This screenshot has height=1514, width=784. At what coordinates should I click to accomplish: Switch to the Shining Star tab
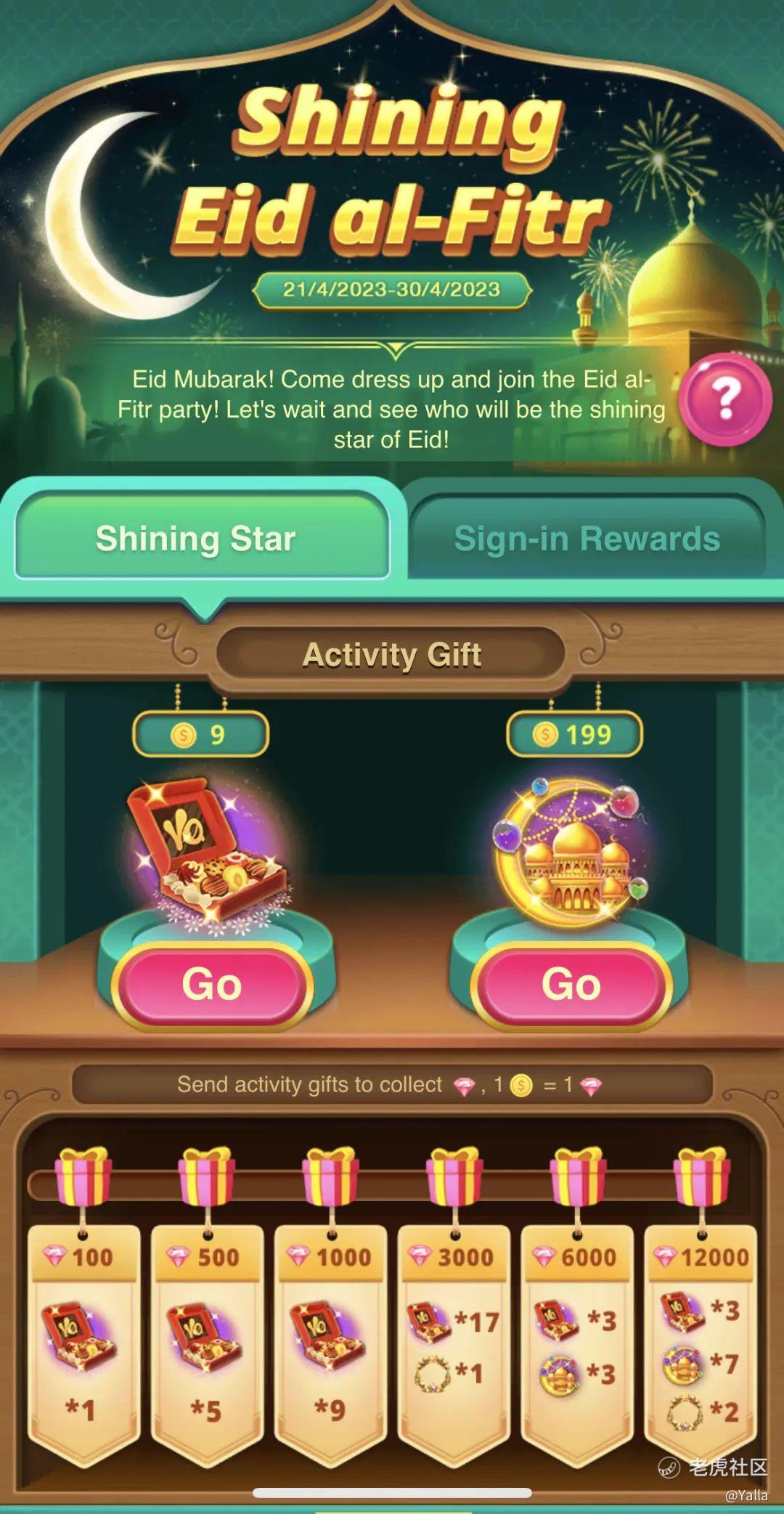tap(196, 538)
